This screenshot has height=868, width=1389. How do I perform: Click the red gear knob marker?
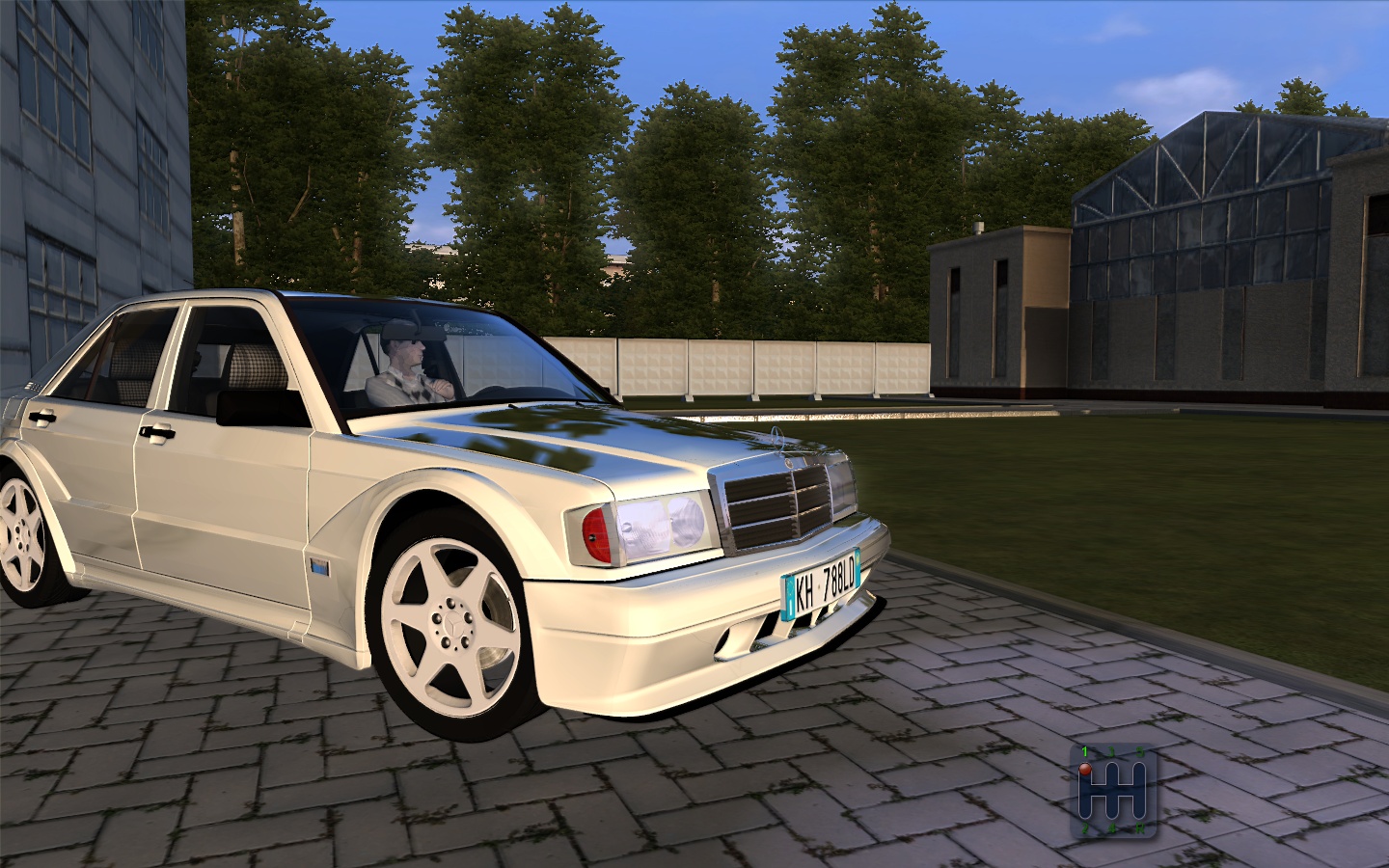pyautogui.click(x=1084, y=769)
